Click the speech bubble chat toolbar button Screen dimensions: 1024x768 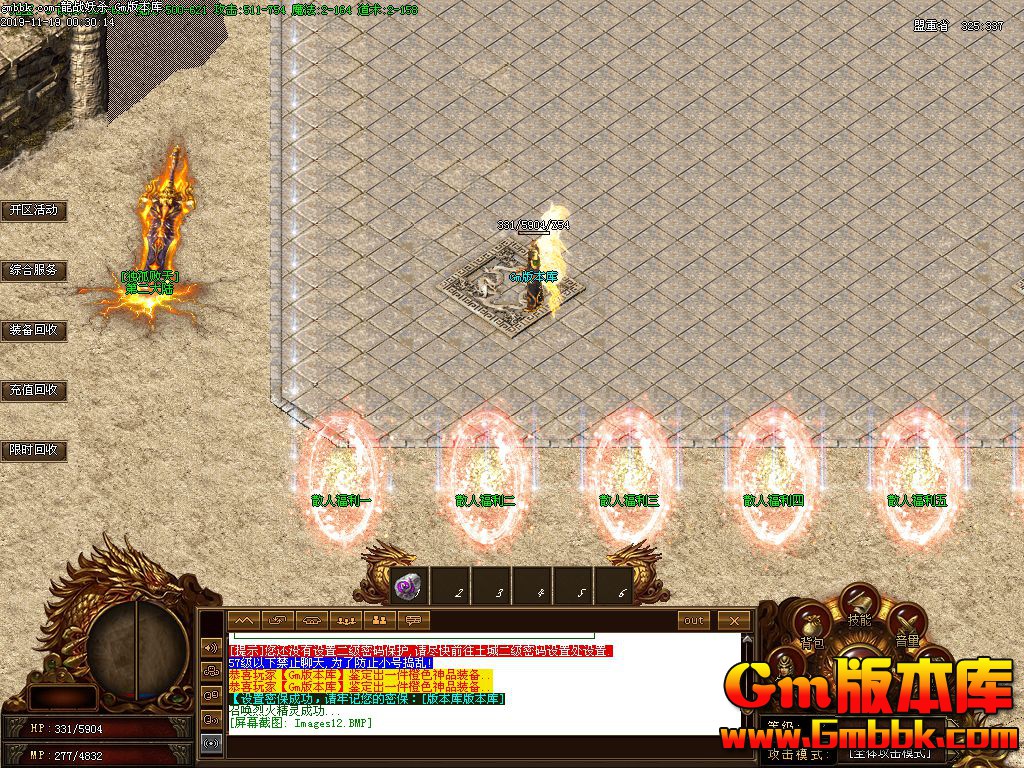(413, 620)
